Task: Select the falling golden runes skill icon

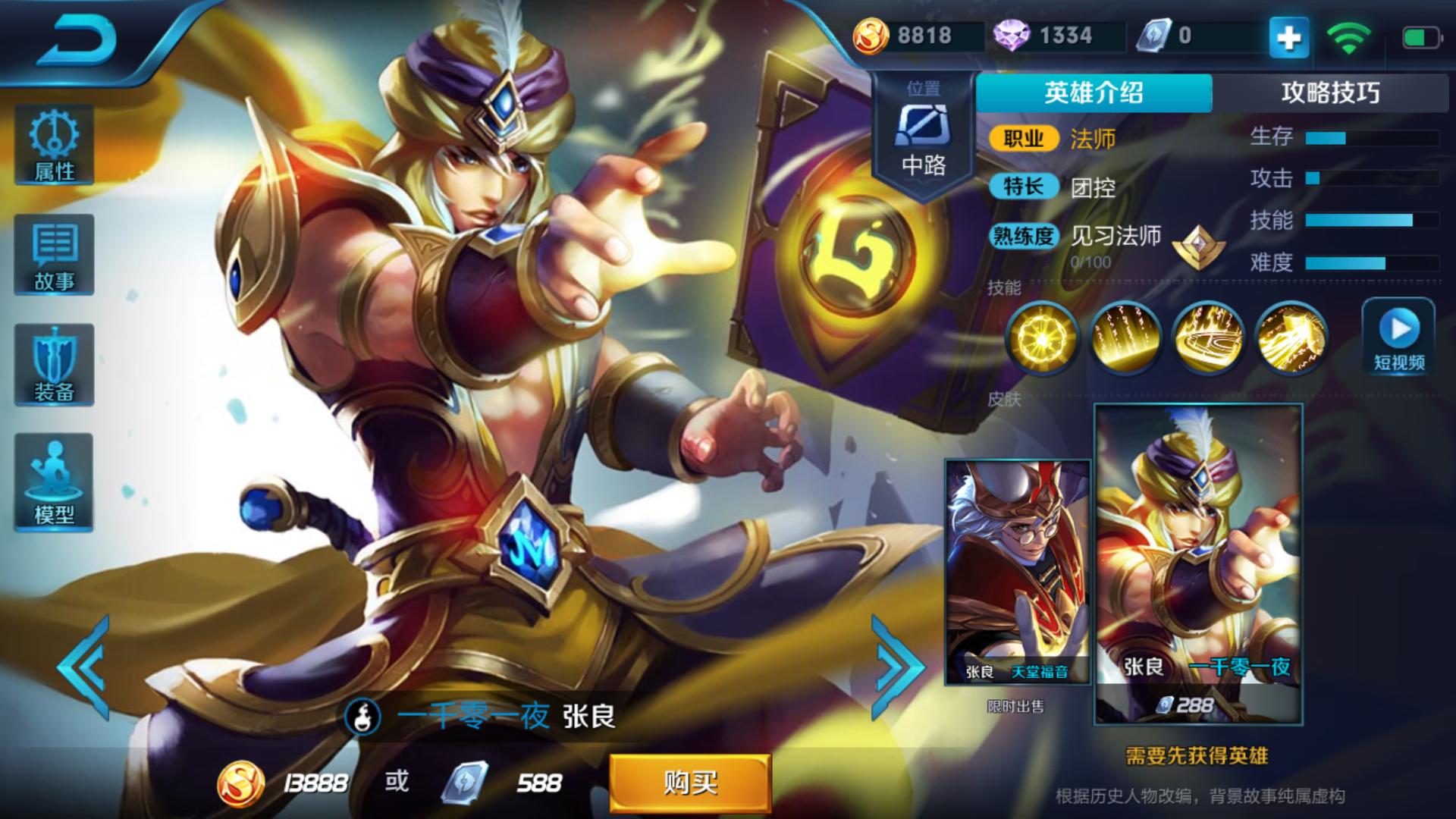Action: pos(1125,337)
